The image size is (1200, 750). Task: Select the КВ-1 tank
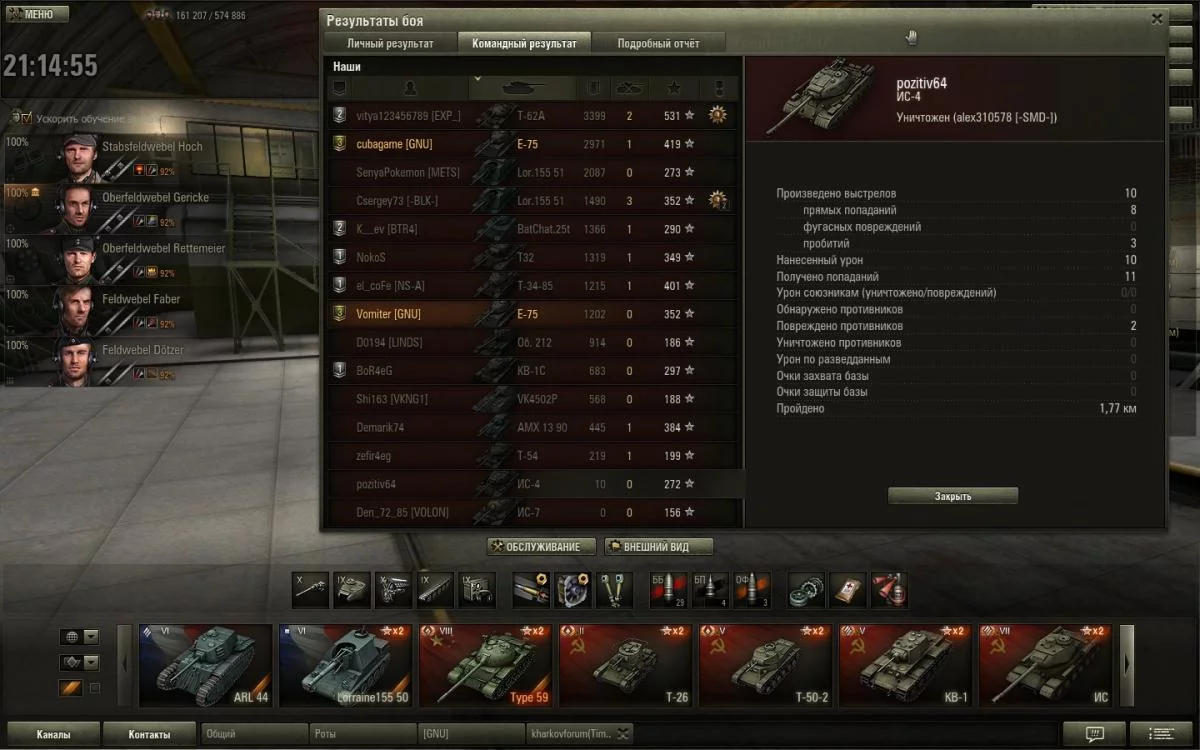coord(905,666)
